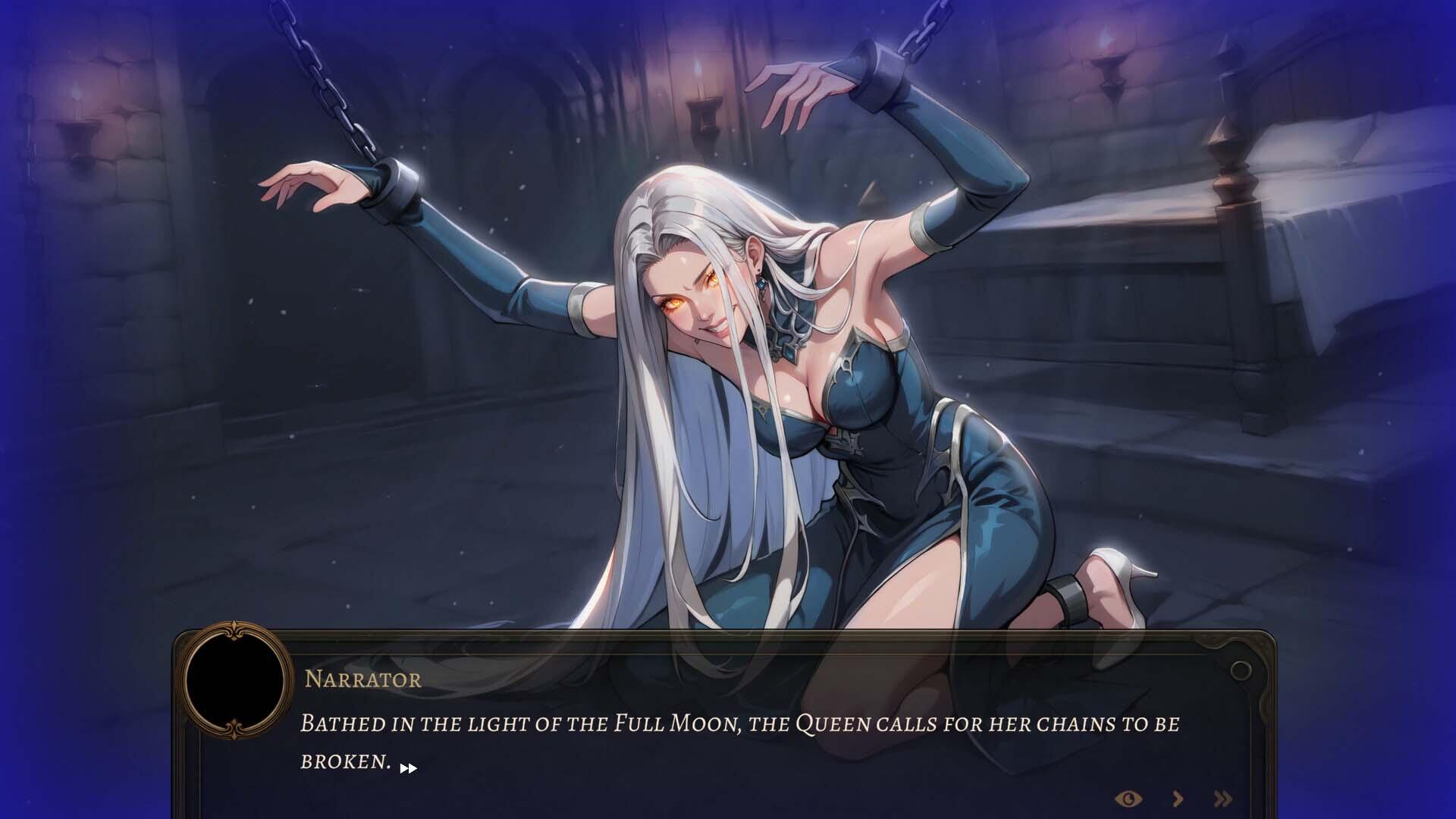Skip ahead using the double arrow button
1456x819 pixels.
1222,799
